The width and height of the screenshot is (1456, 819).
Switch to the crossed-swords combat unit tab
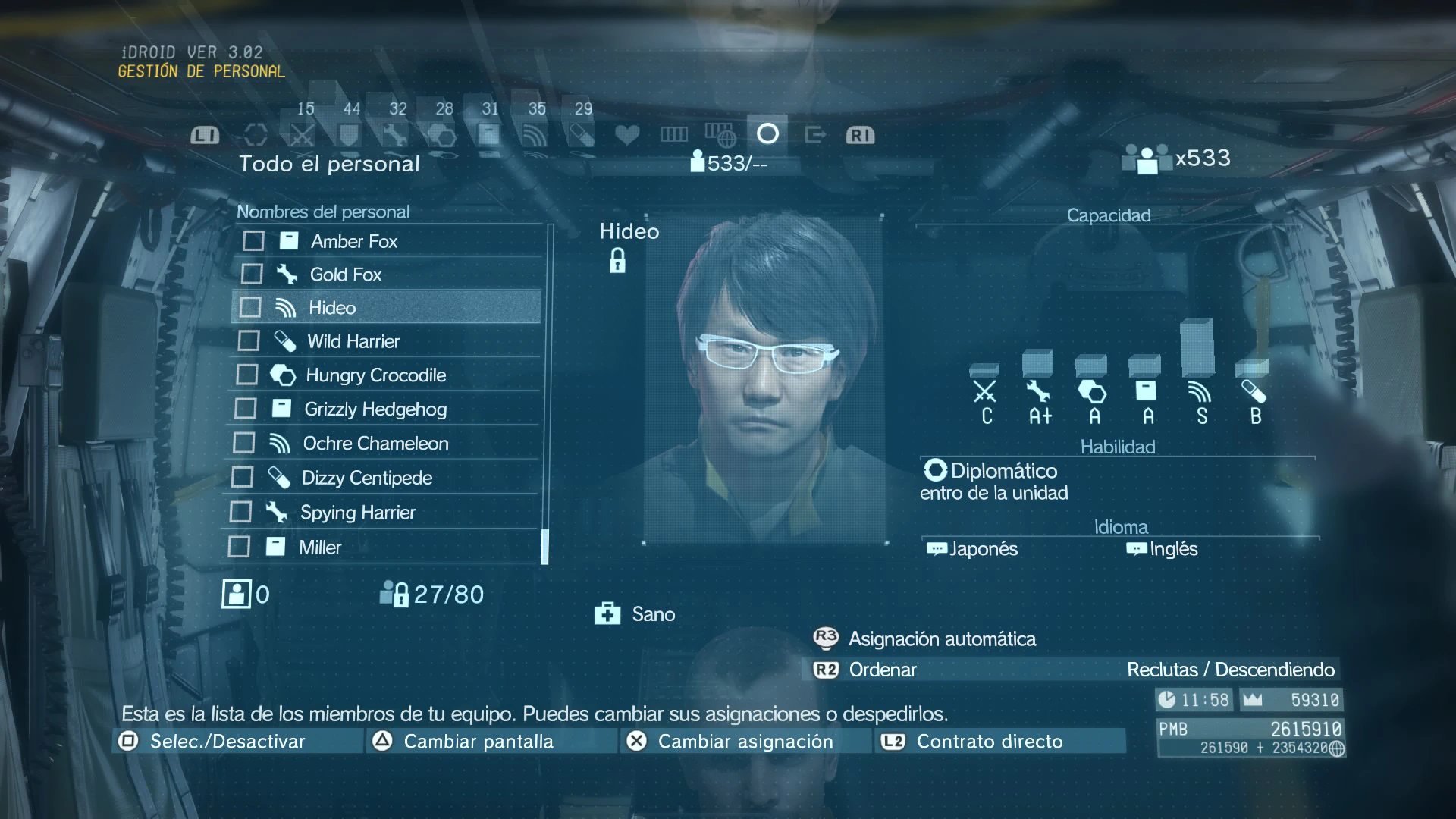point(302,136)
